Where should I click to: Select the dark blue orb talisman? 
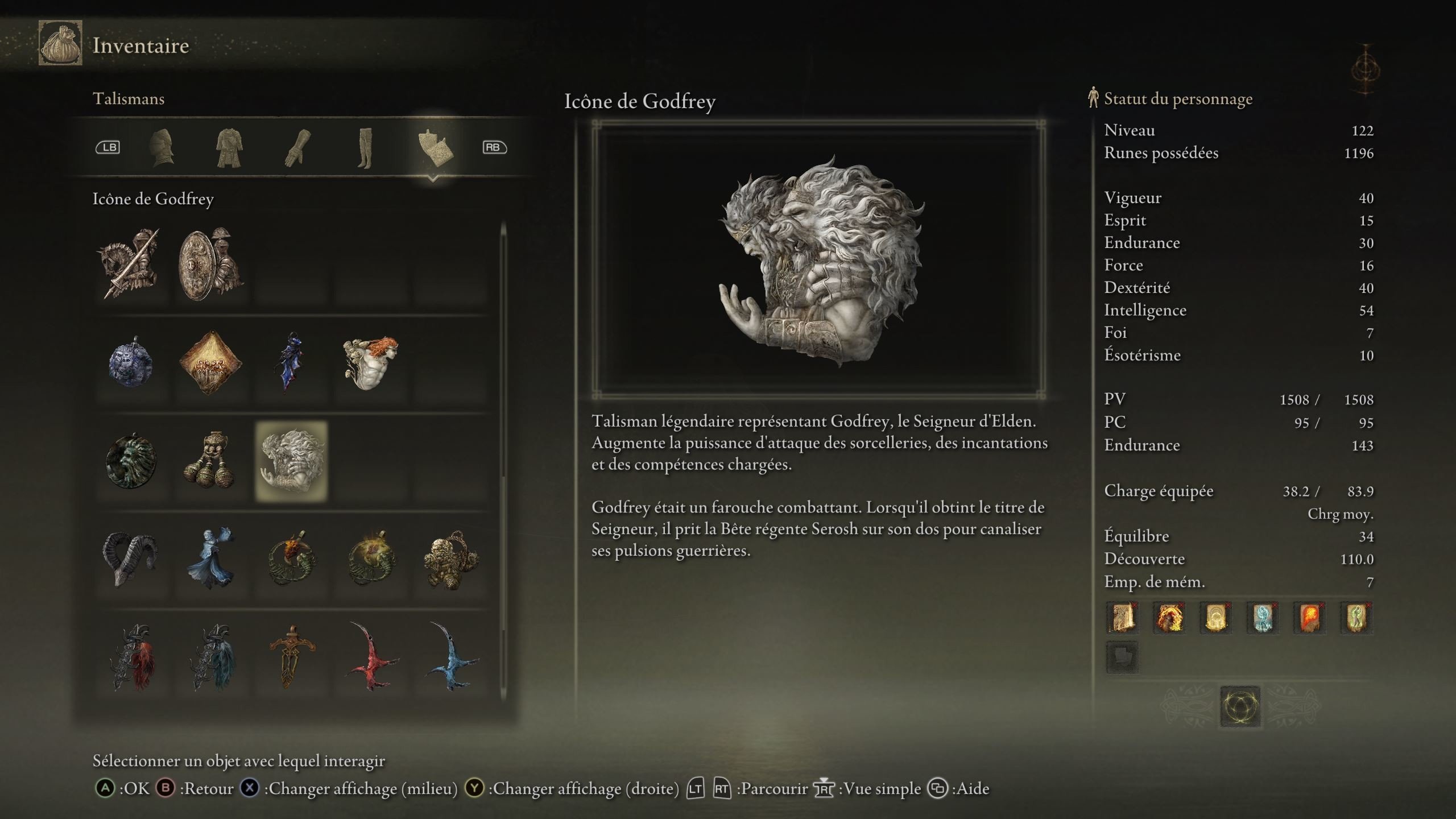click(x=131, y=363)
